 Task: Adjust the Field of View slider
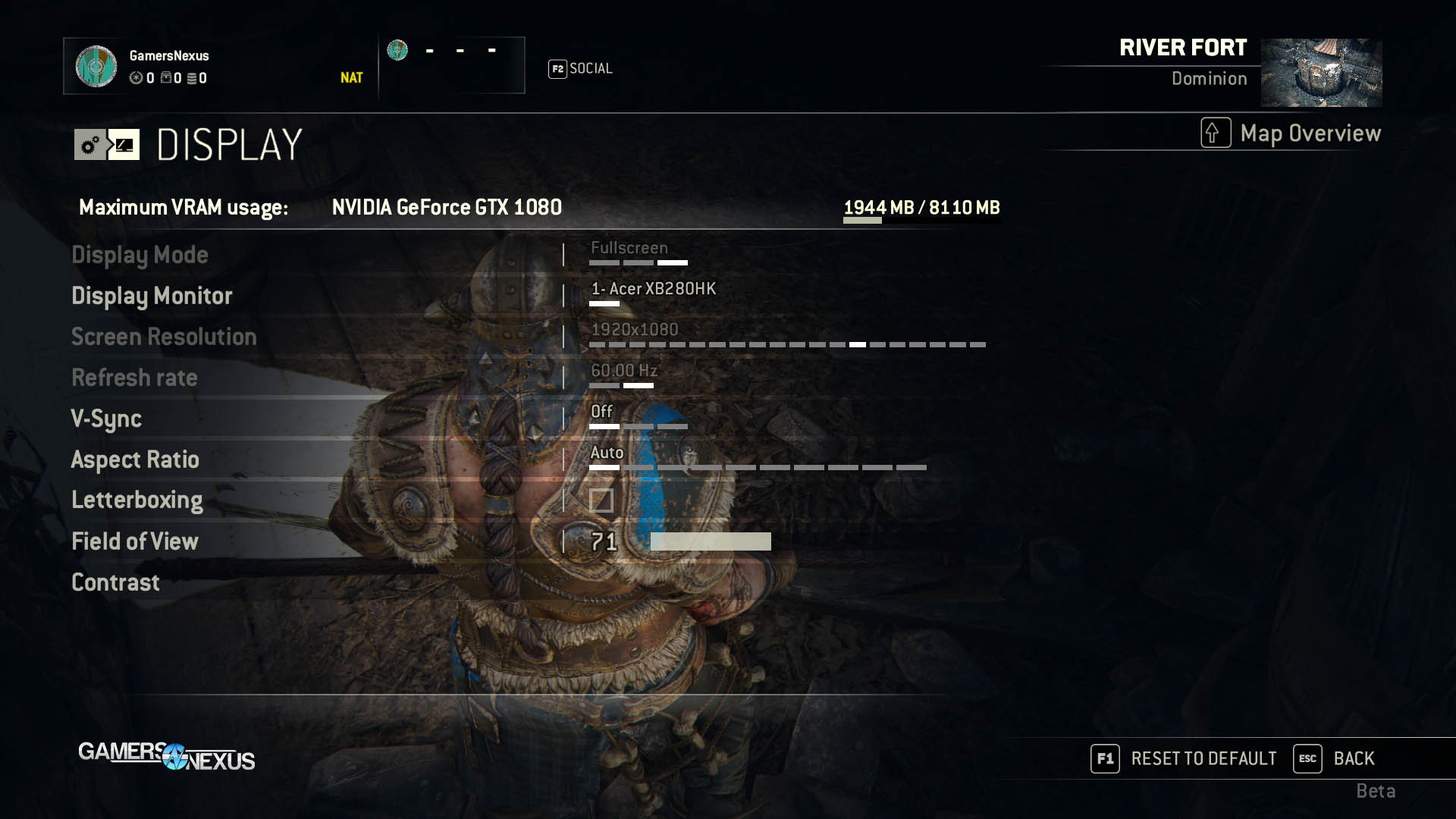click(x=710, y=541)
